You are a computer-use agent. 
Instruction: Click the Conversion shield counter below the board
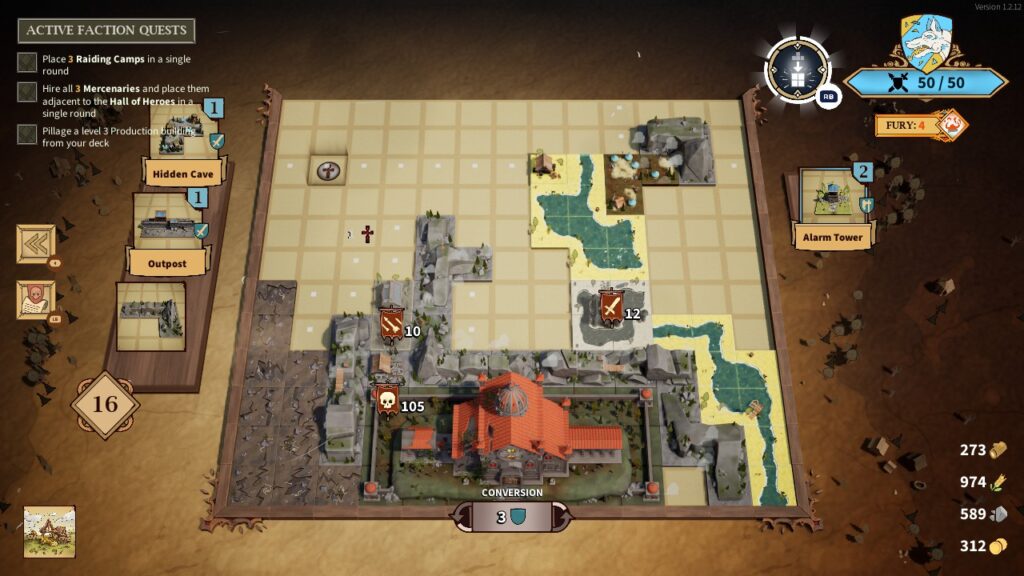pyautogui.click(x=512, y=517)
